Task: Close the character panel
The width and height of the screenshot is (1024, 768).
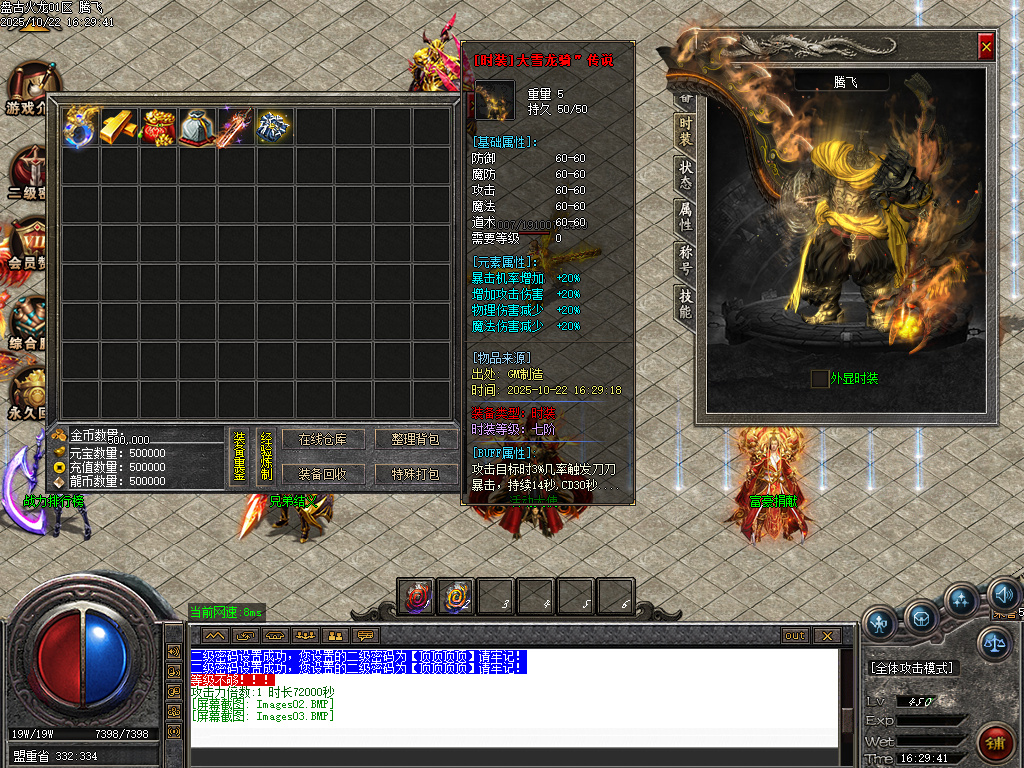Action: 986,47
